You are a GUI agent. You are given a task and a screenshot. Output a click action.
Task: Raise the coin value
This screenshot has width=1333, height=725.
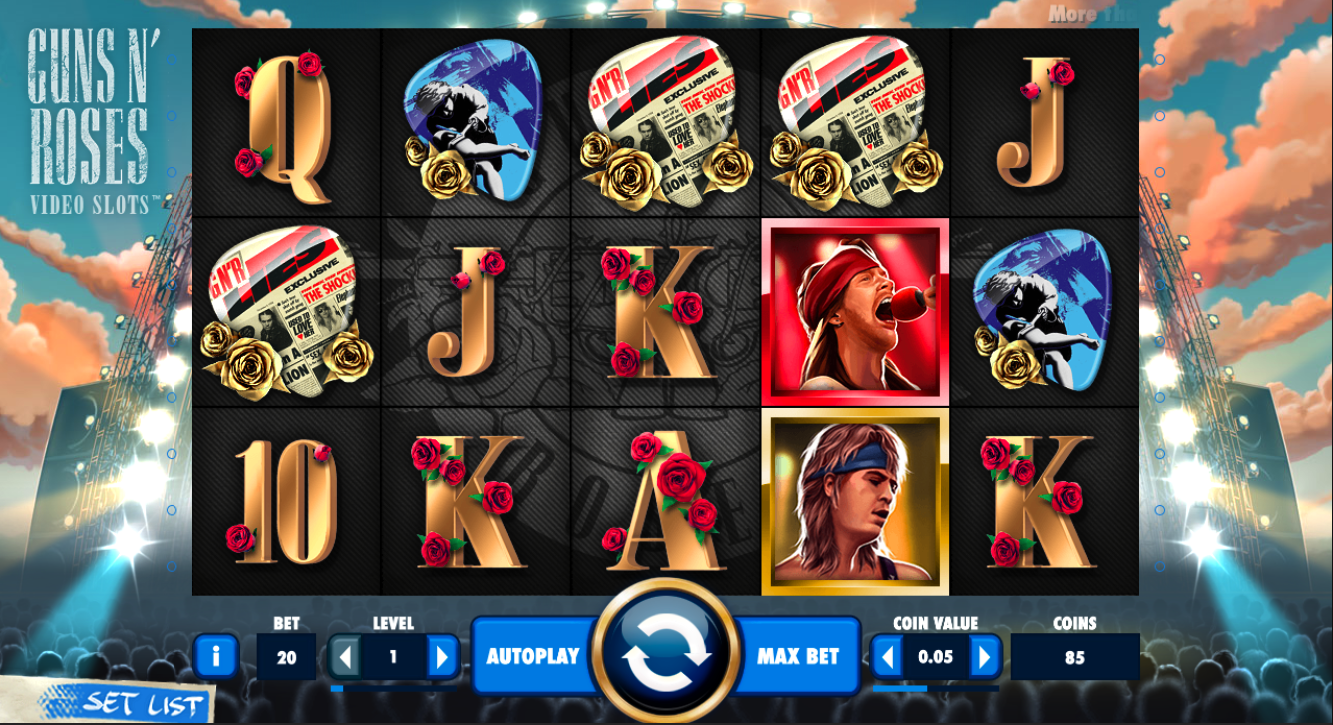(x=984, y=657)
